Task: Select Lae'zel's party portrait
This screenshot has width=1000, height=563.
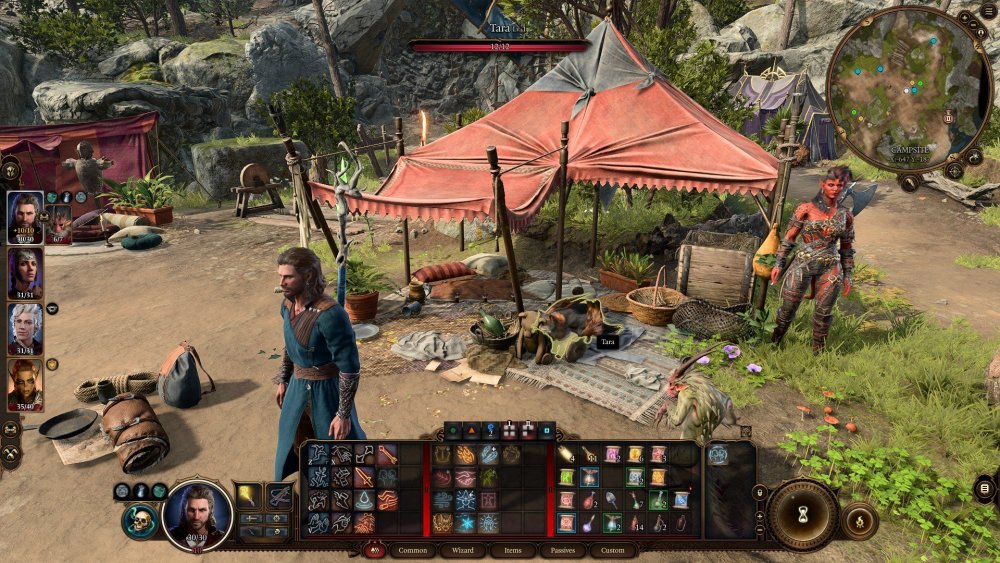Action: pyautogui.click(x=25, y=384)
